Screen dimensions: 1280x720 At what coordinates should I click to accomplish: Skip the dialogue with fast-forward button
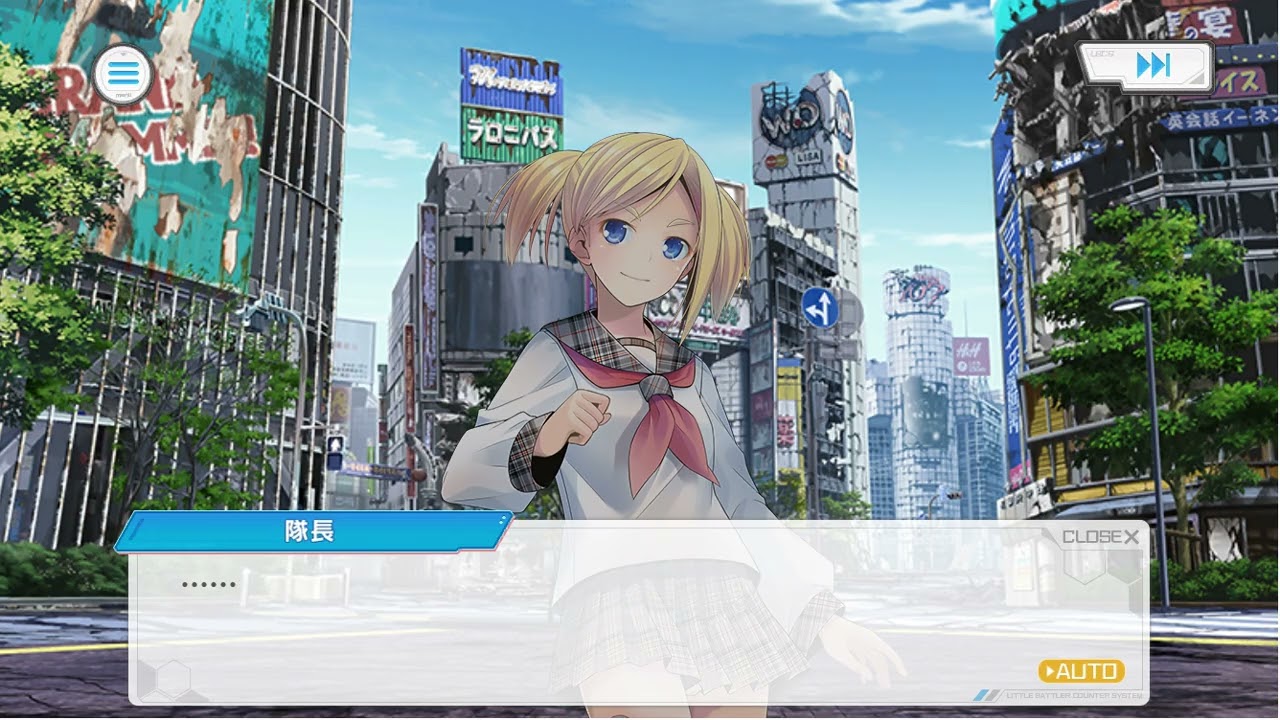1149,66
